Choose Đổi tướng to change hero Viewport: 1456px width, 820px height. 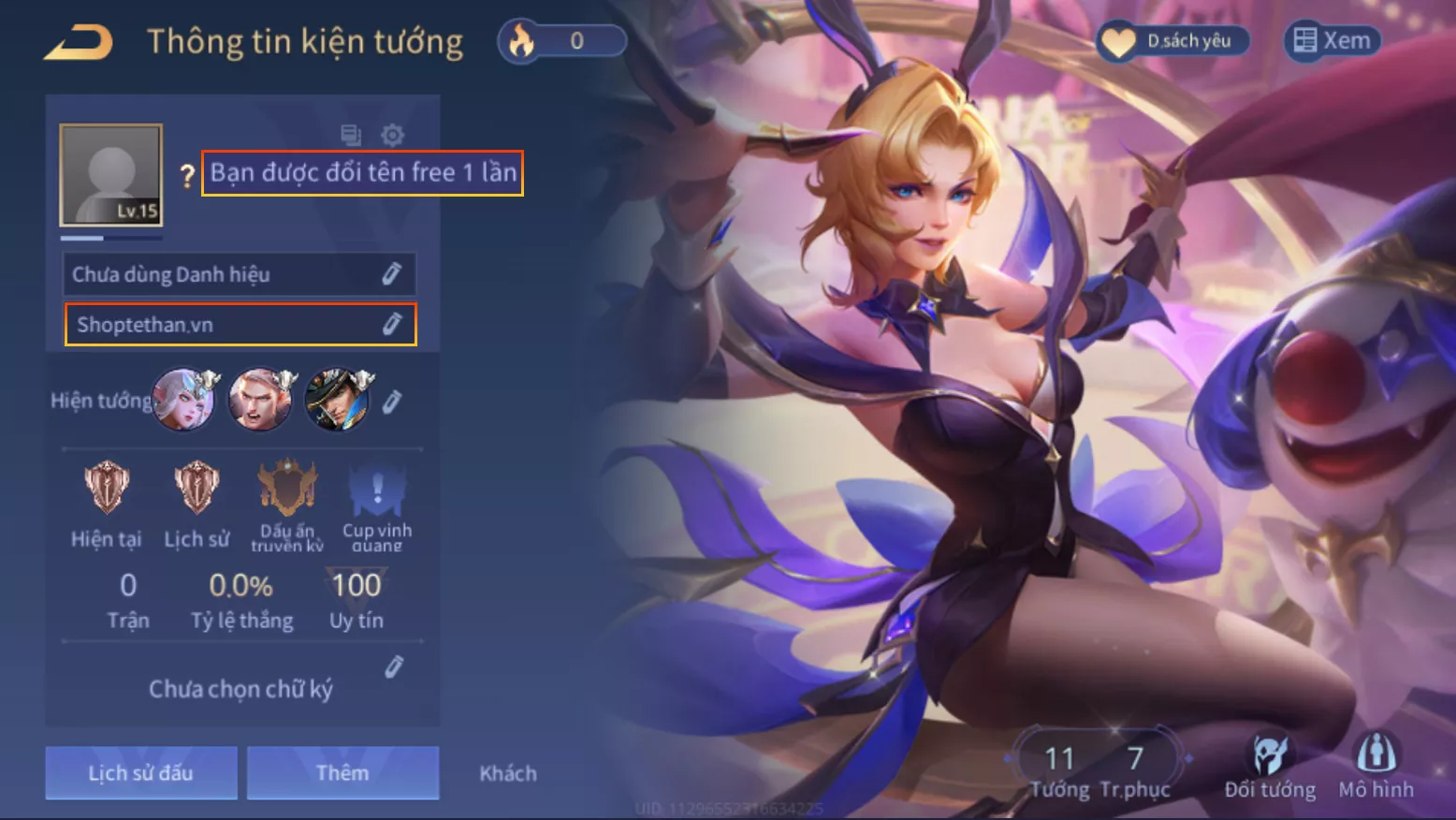click(1270, 766)
